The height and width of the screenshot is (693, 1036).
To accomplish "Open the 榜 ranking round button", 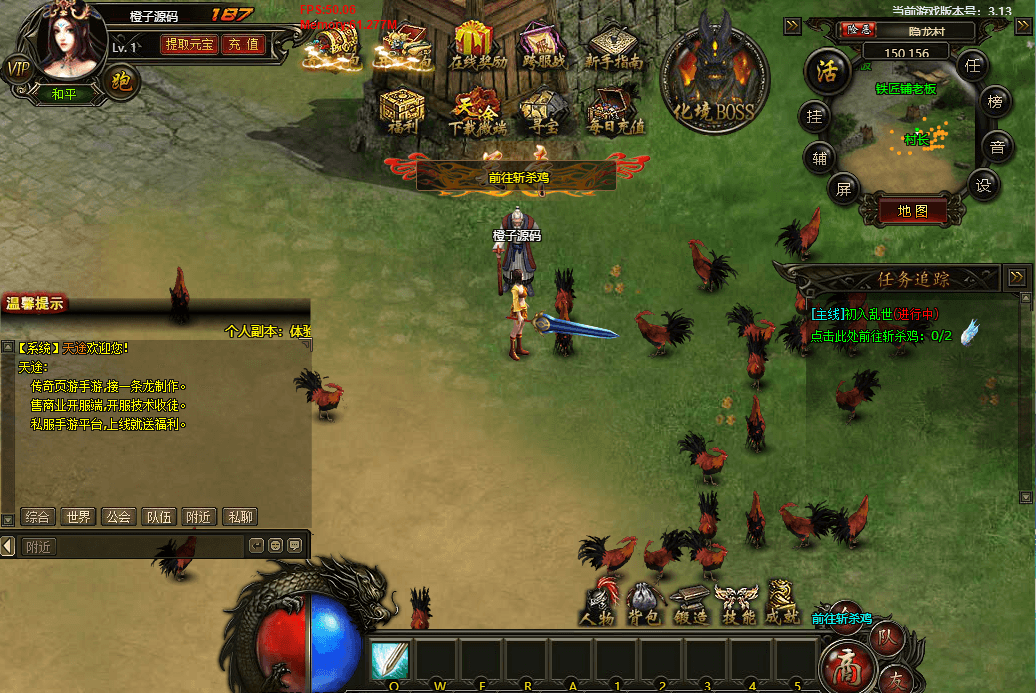I will pos(995,102).
